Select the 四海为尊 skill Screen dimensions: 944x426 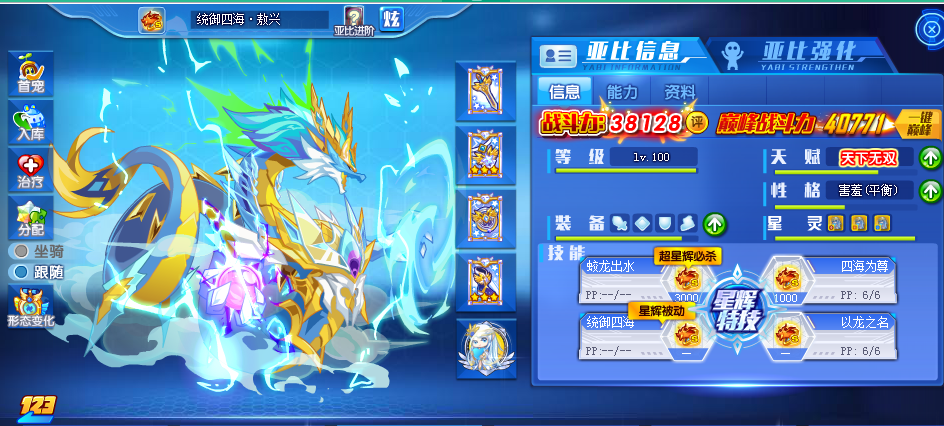pos(836,280)
